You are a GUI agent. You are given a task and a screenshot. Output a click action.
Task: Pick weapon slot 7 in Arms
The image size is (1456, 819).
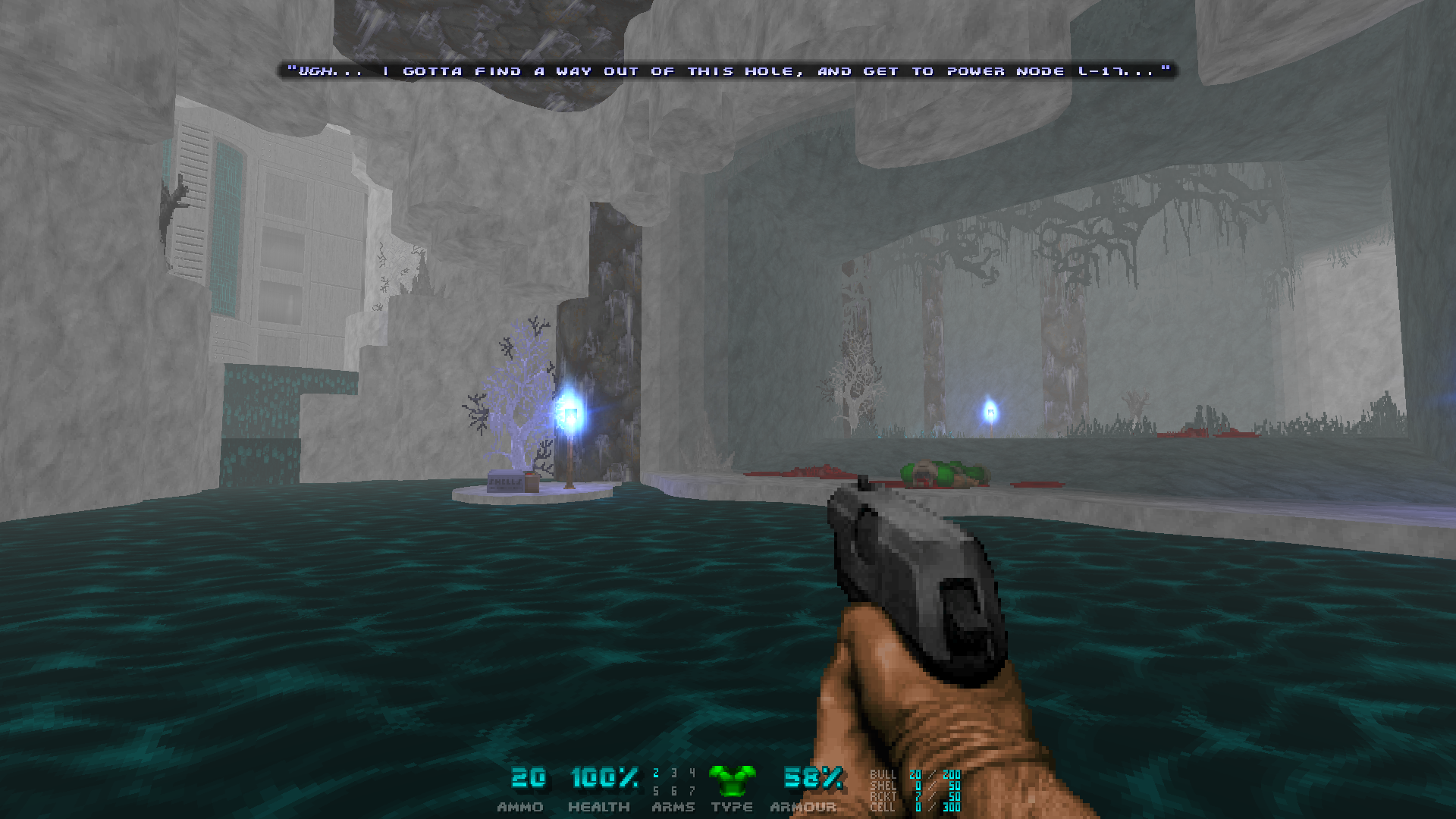pos(692,792)
